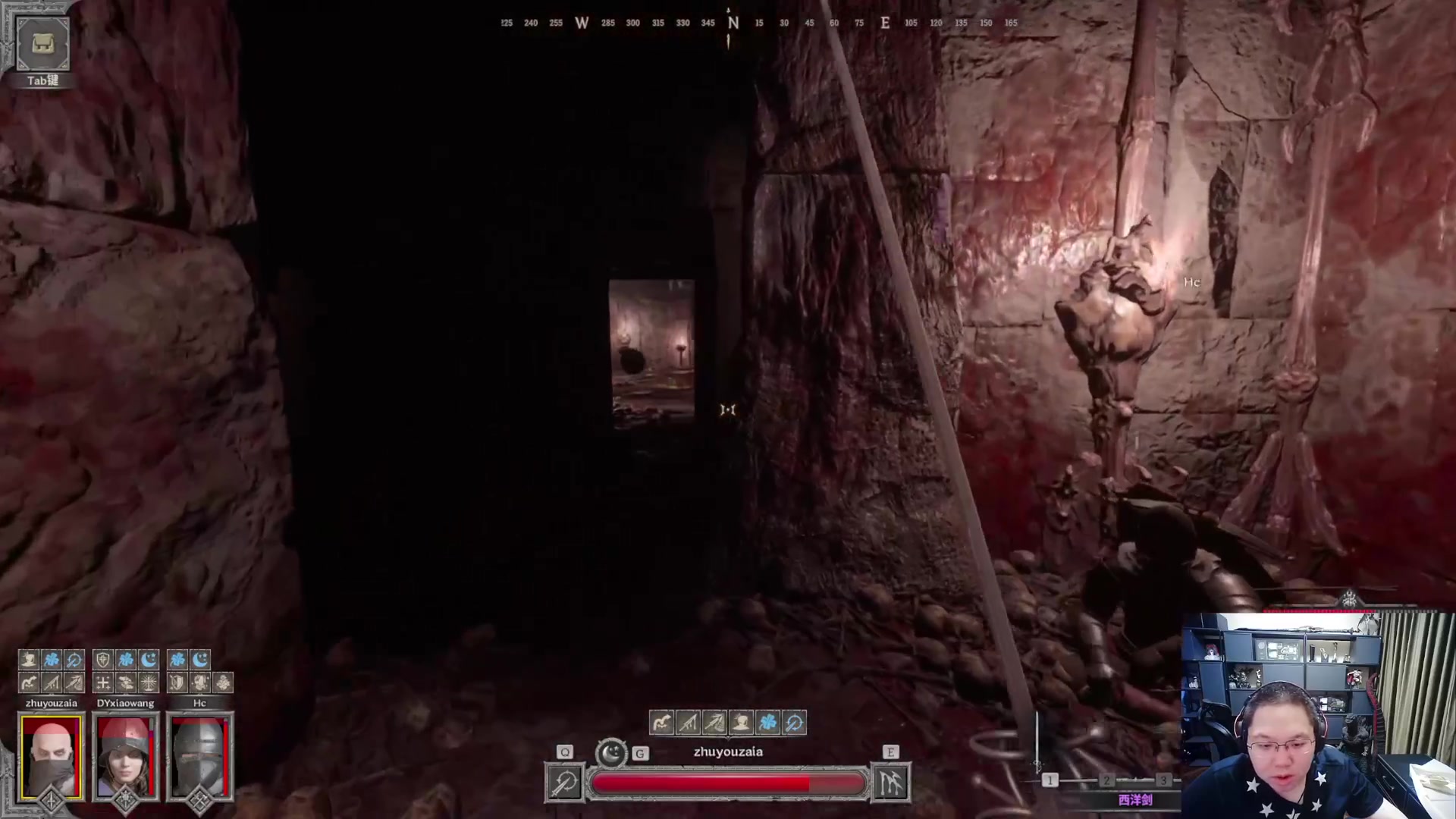
Task: Click the four-plus sparkle perk above DYxiaowang
Action: pyautogui.click(x=103, y=682)
